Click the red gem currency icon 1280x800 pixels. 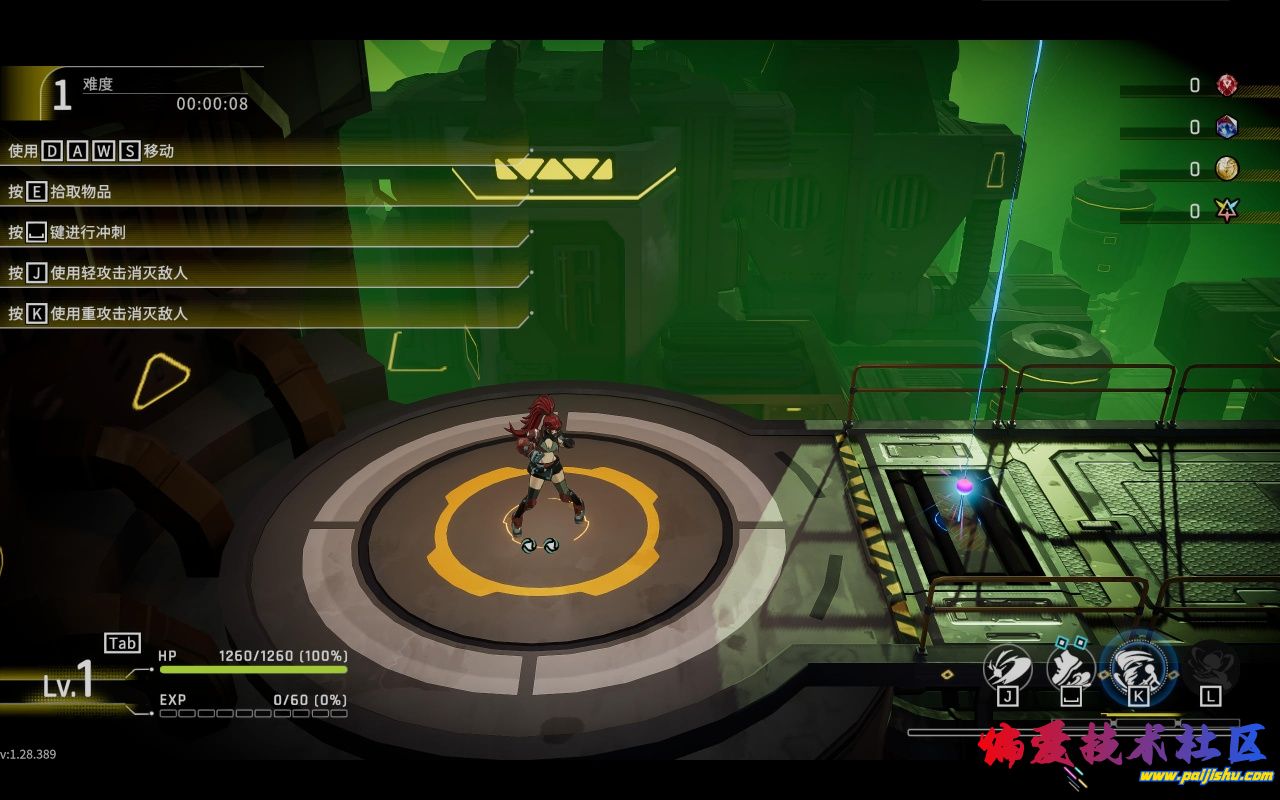1227,86
